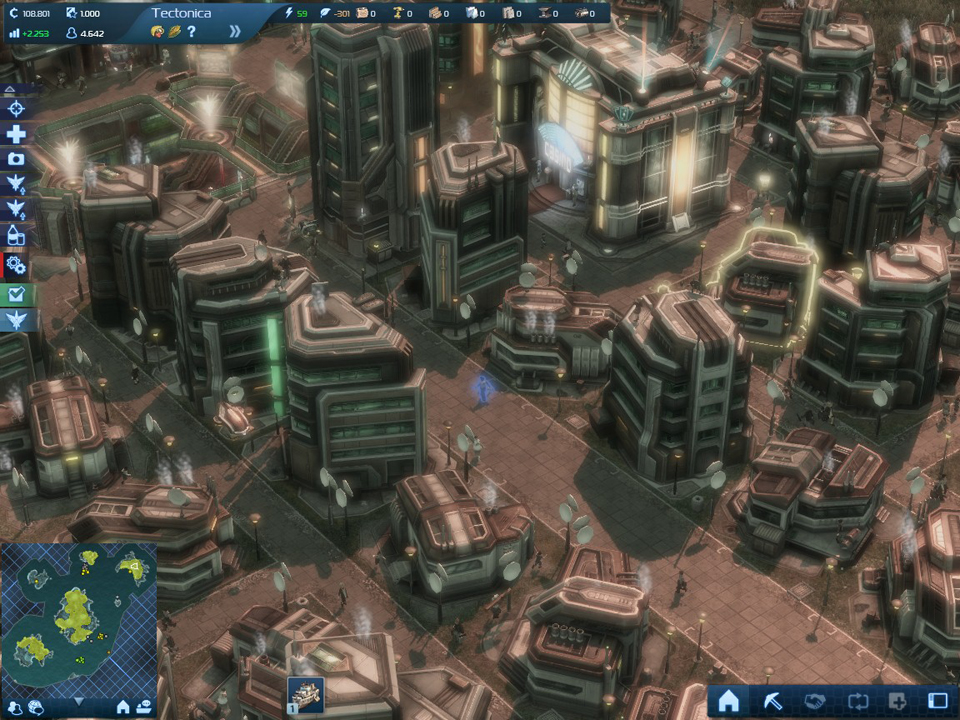Click the question mark under Tectonica
This screenshot has height=720, width=960.
191,32
